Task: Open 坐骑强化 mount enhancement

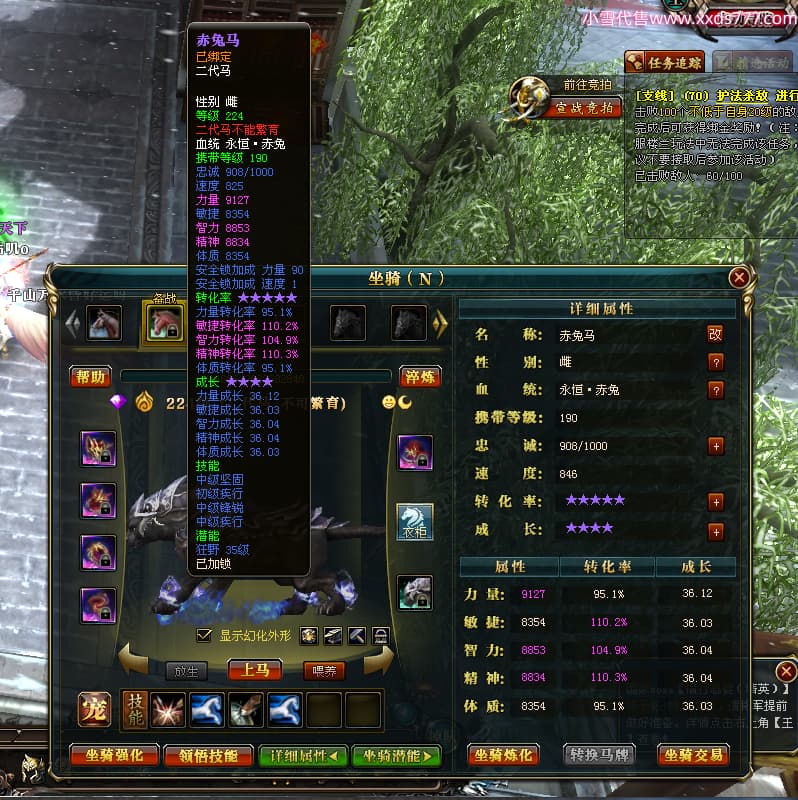Action: (x=112, y=756)
